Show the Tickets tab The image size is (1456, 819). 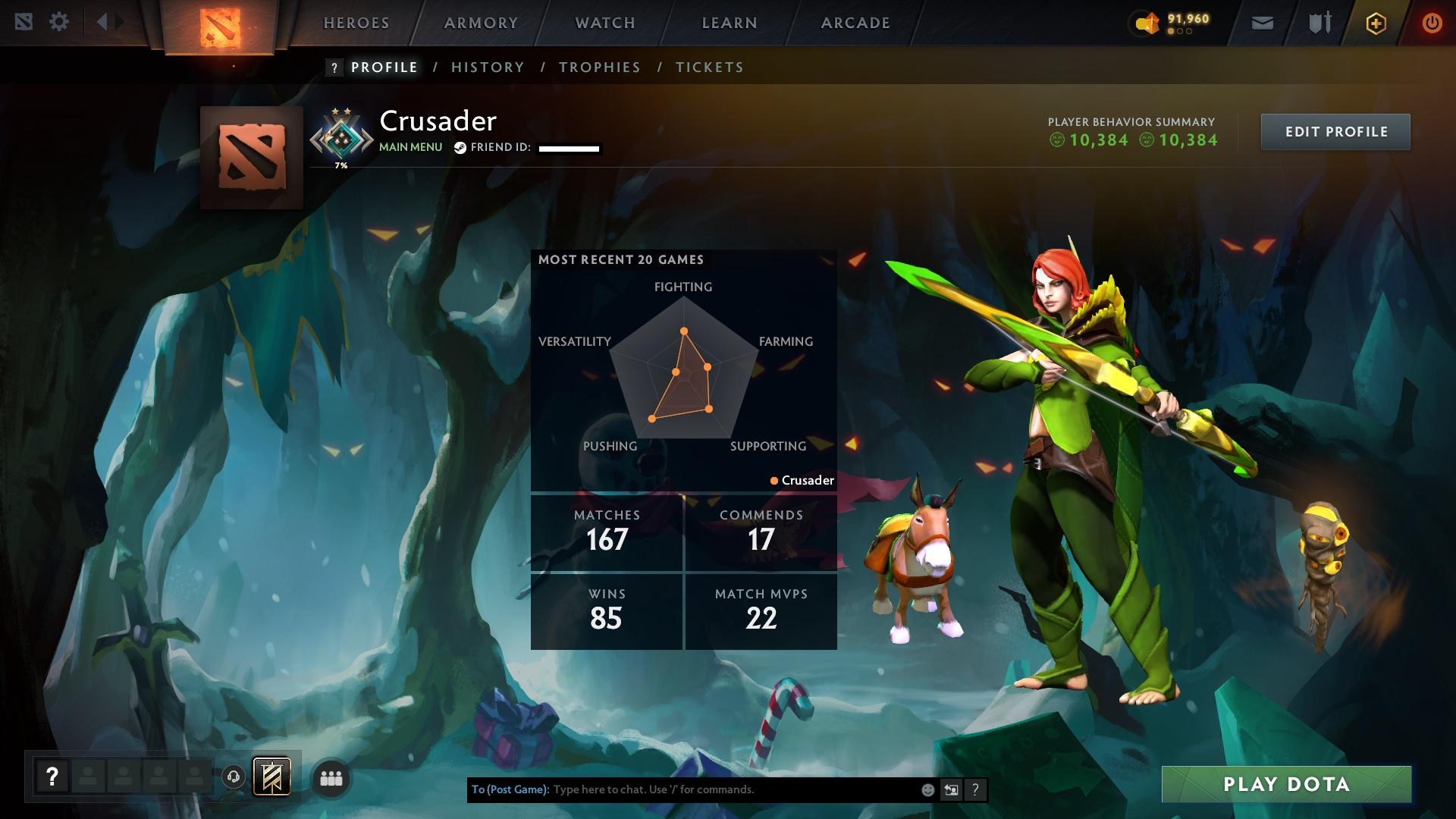pyautogui.click(x=710, y=67)
